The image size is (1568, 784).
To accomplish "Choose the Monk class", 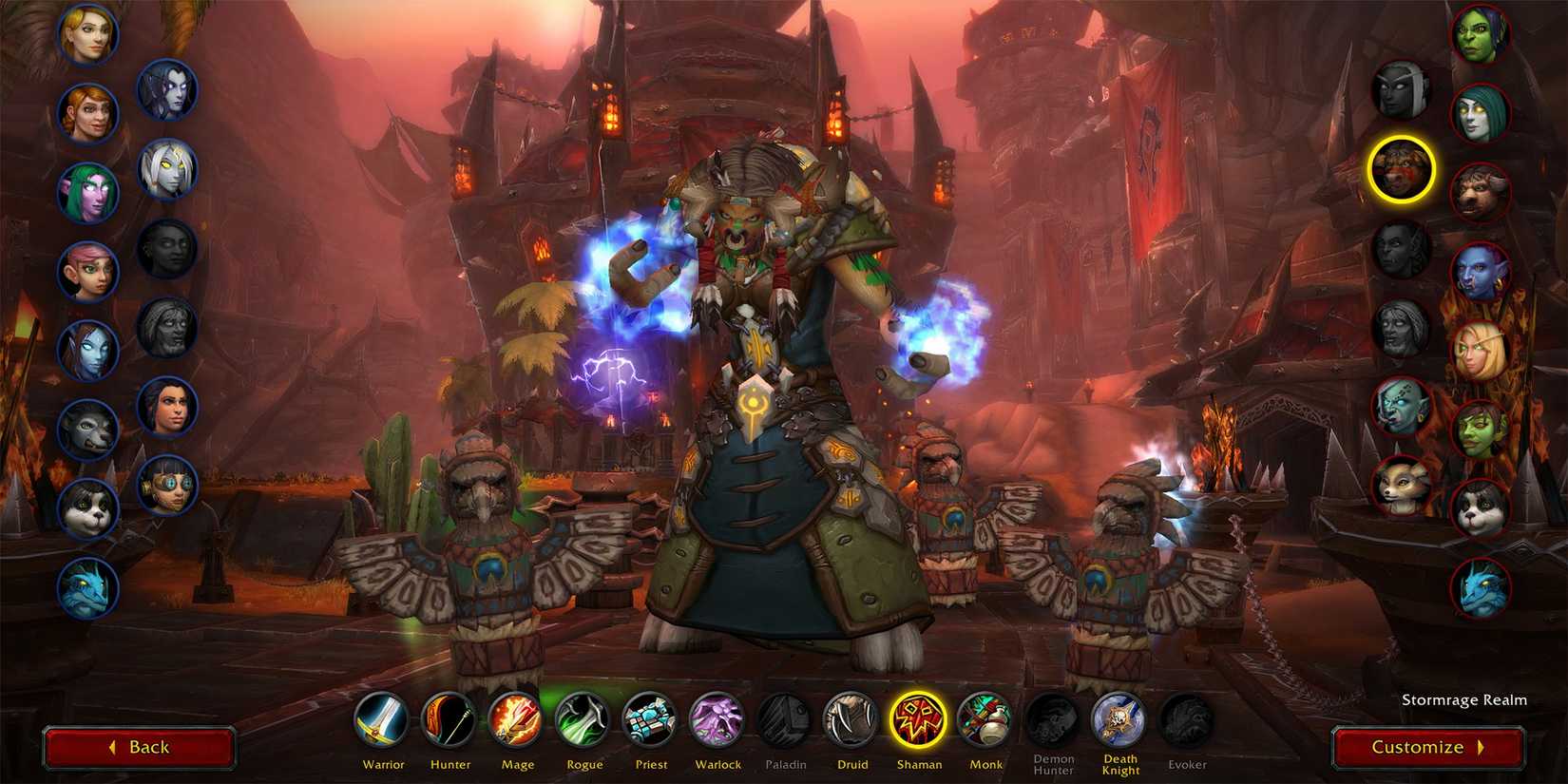I will (985, 720).
